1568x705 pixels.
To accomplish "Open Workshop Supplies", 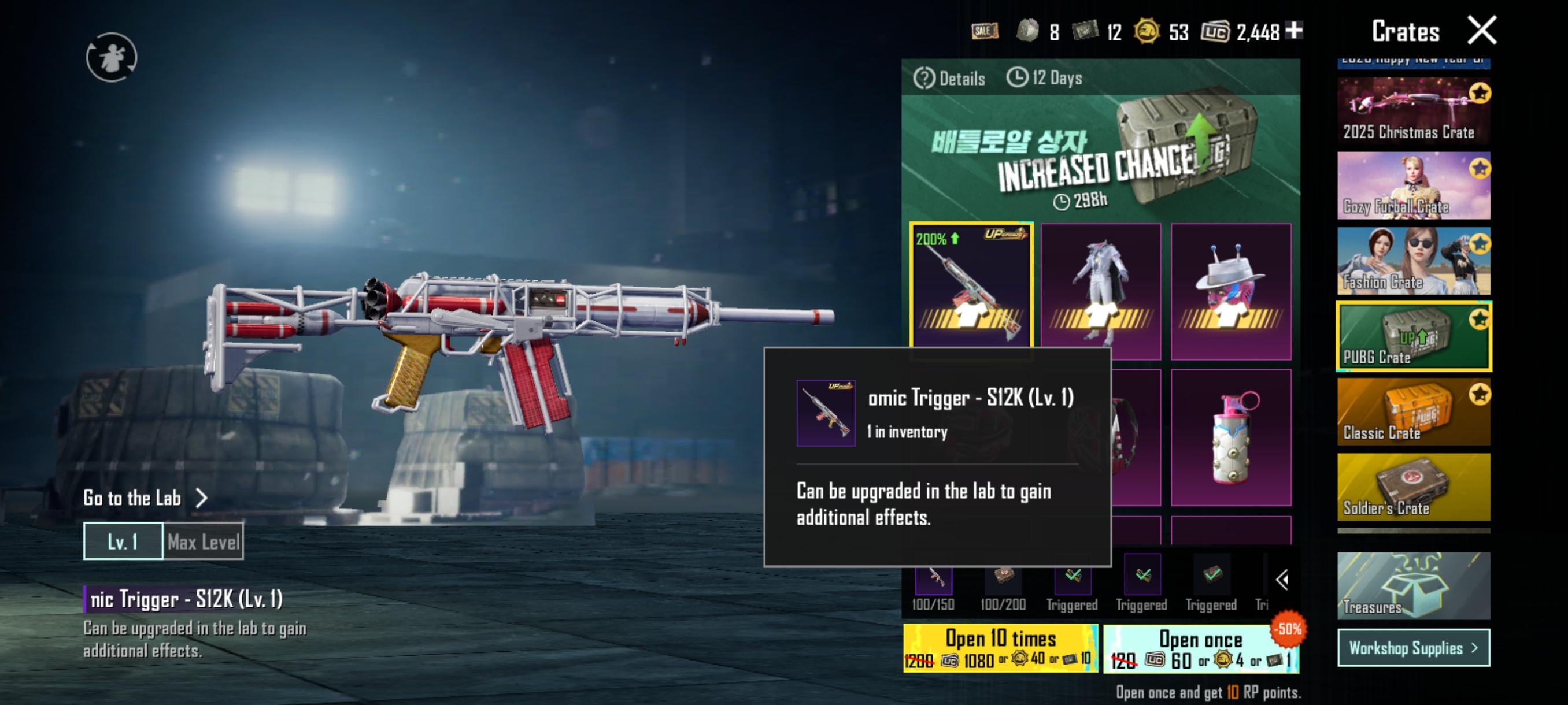I will coord(1413,648).
